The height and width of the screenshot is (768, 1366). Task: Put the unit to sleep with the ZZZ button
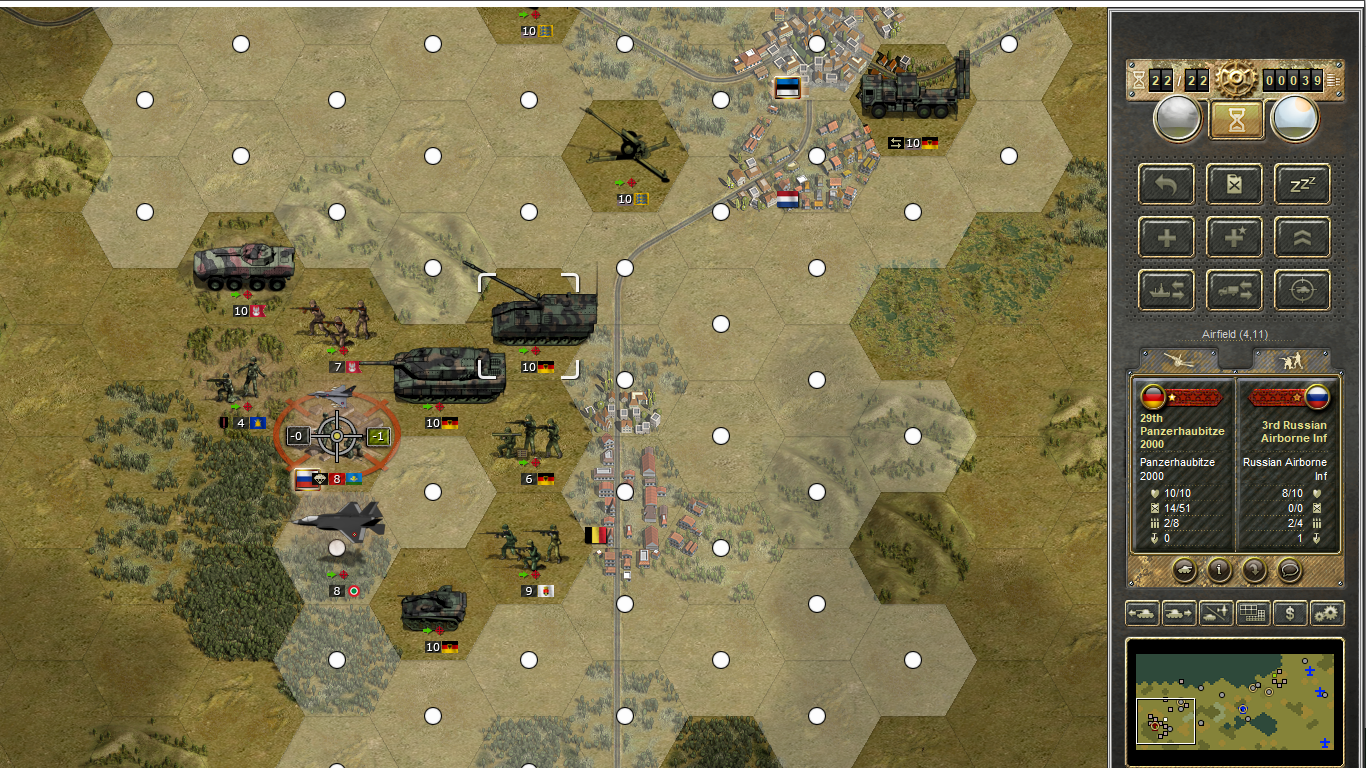pos(1302,185)
